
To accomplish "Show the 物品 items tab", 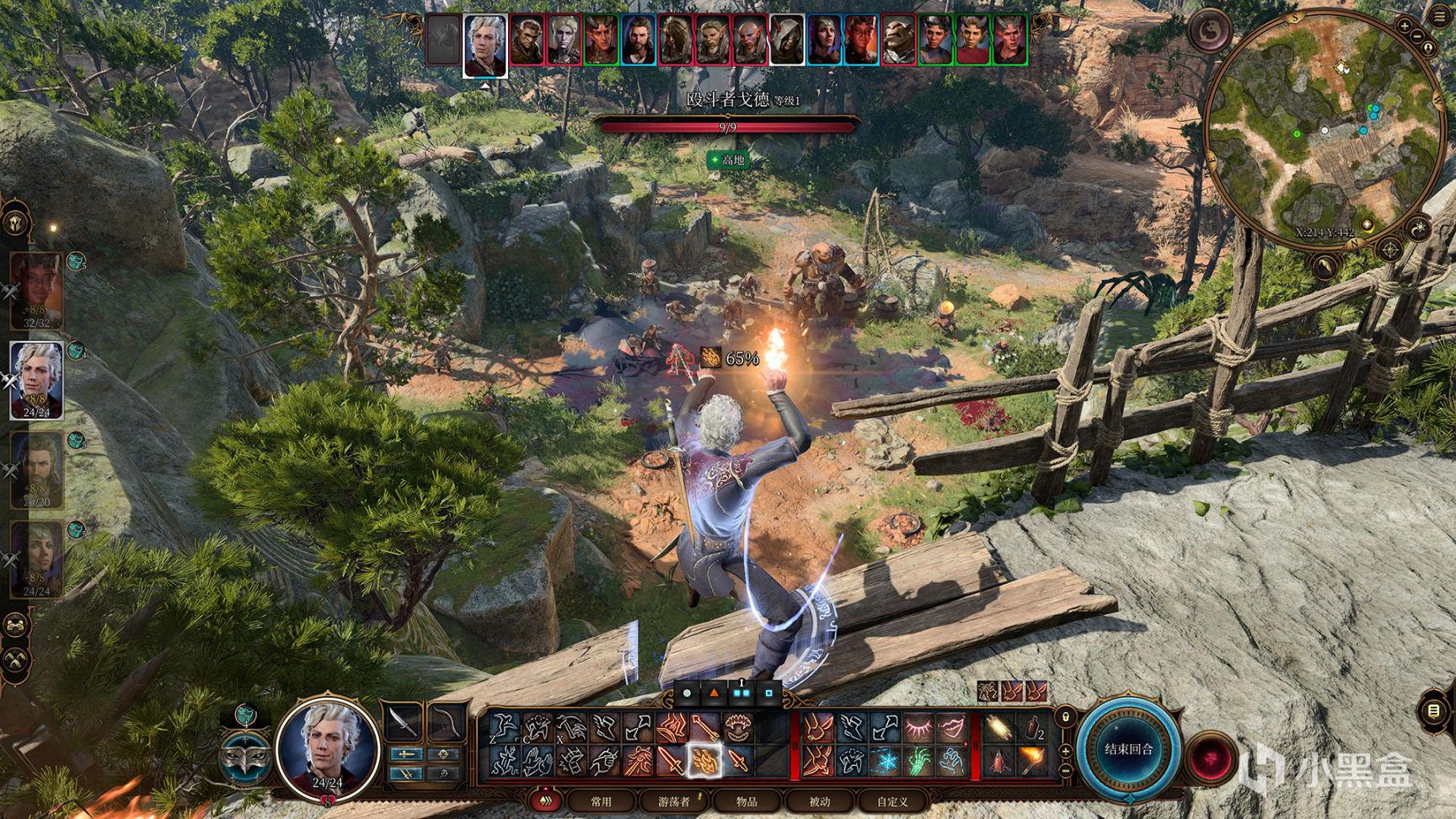I will (747, 801).
